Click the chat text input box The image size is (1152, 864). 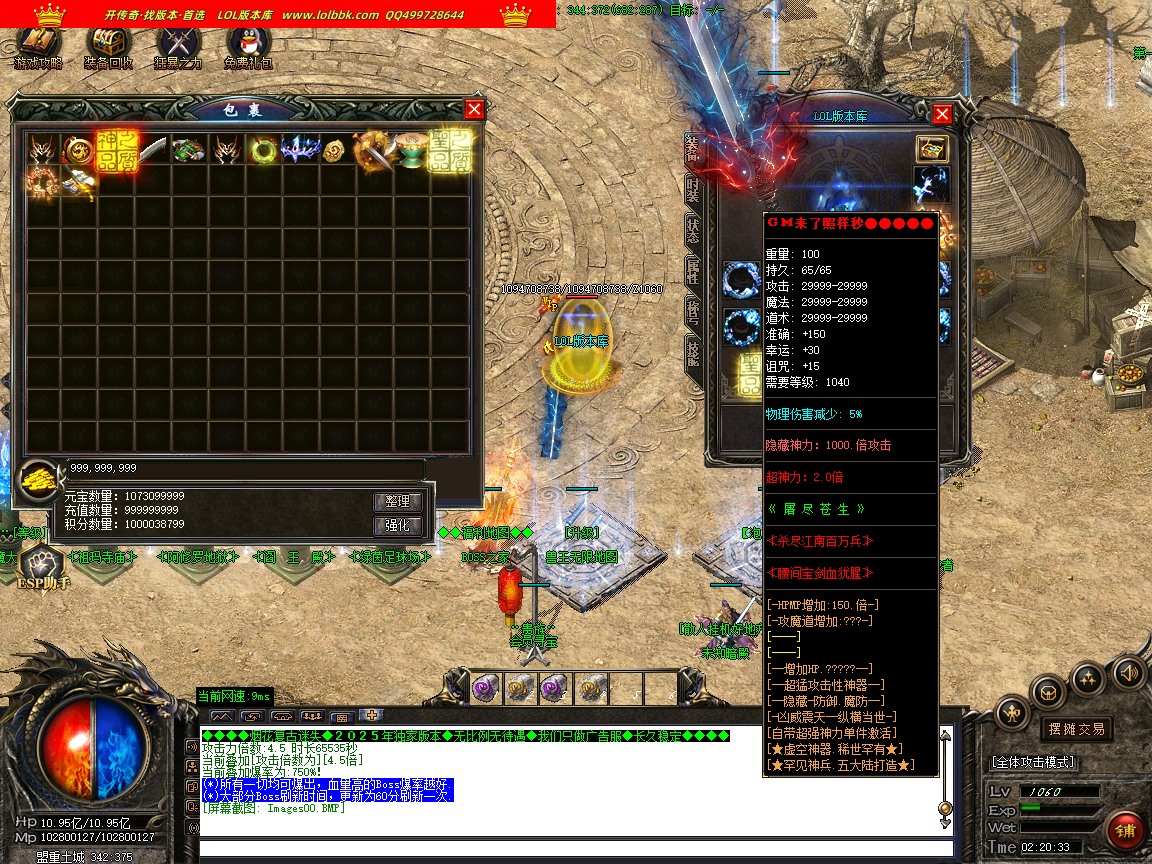click(x=570, y=849)
